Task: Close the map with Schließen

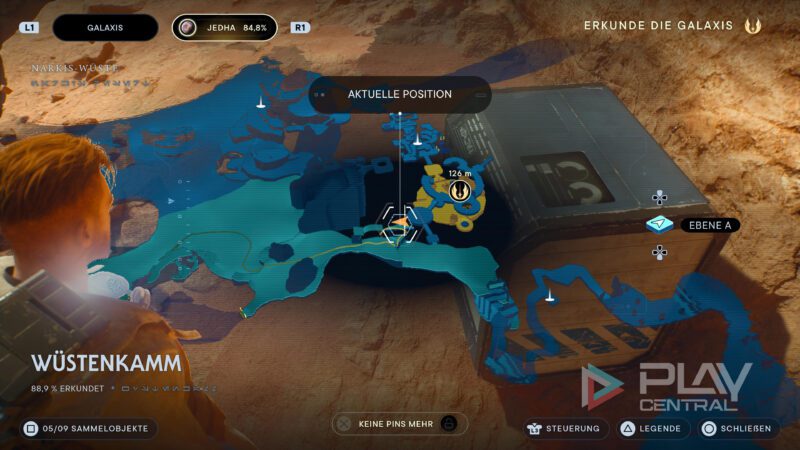Action: pos(737,428)
